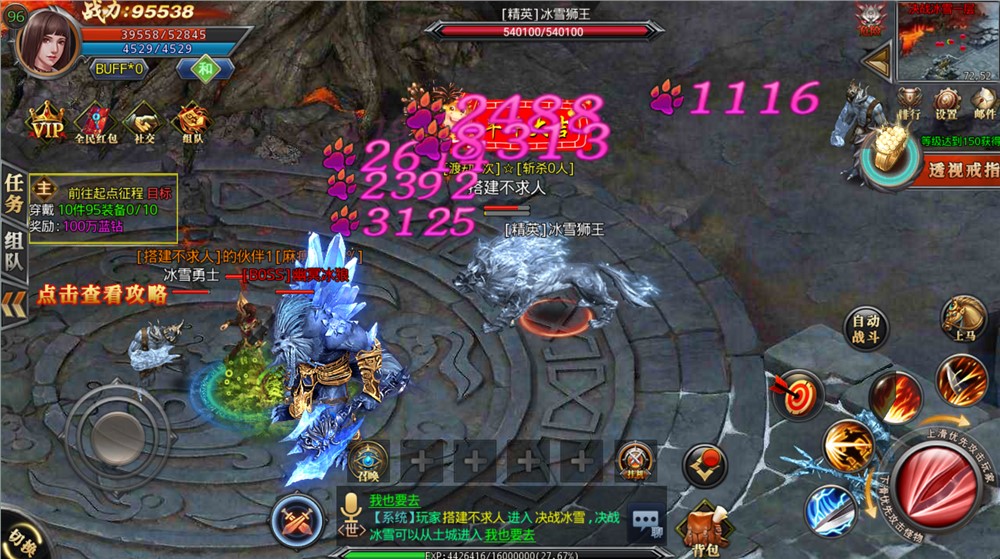The height and width of the screenshot is (559, 1000).
Task: Open the VIP crown menu
Action: pos(44,122)
